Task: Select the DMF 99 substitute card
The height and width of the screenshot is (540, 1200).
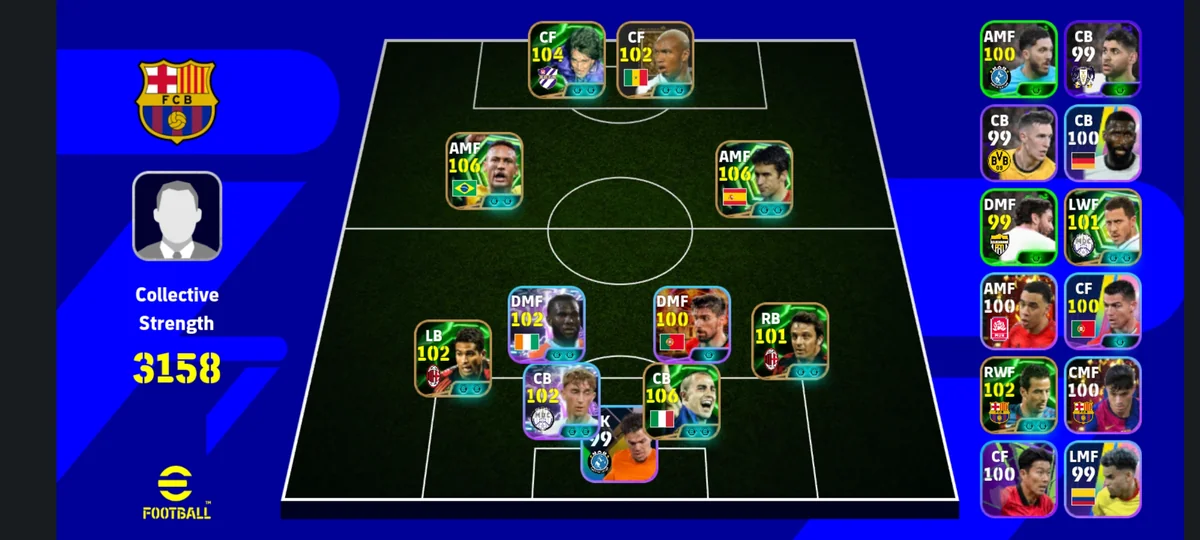Action: 1018,227
